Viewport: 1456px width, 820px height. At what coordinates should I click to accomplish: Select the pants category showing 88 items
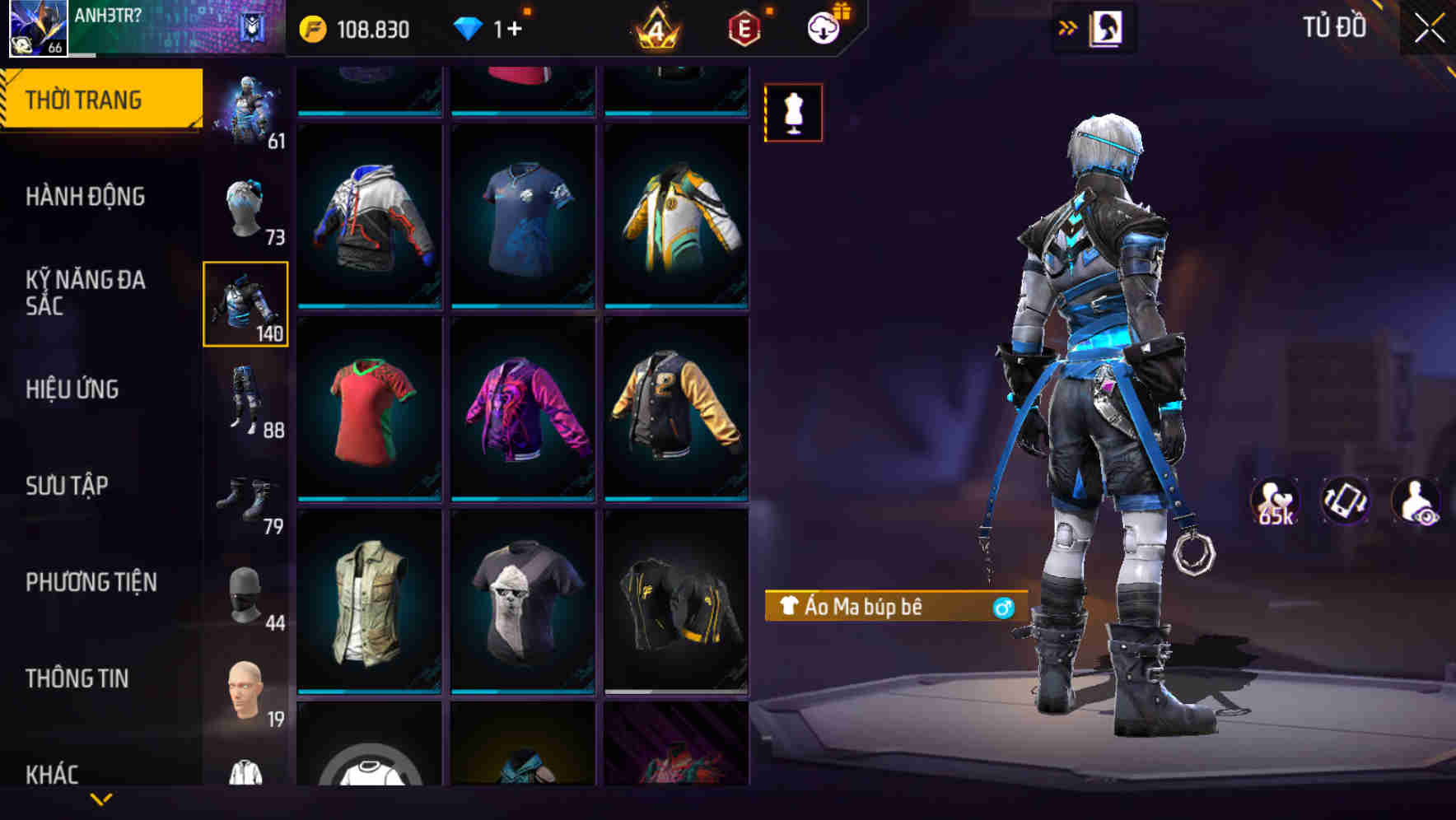[245, 401]
